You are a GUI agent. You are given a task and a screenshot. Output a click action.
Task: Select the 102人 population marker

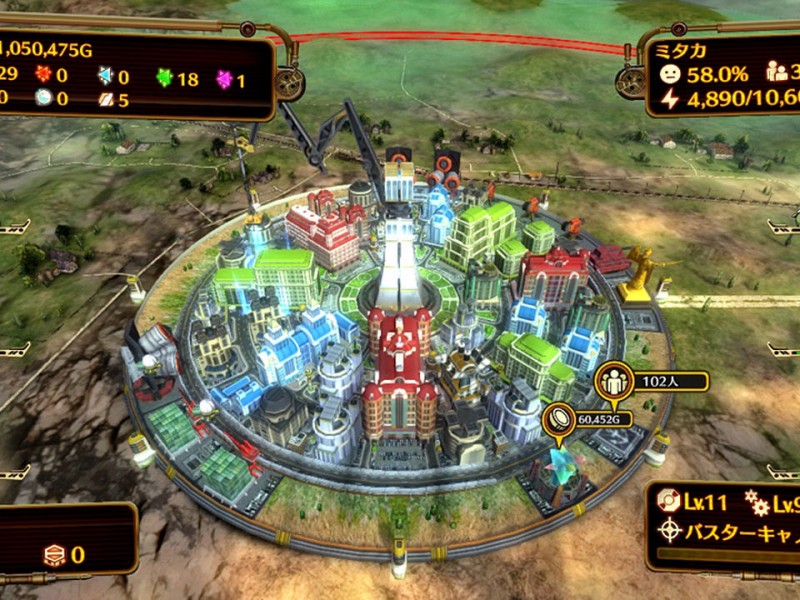610,381
